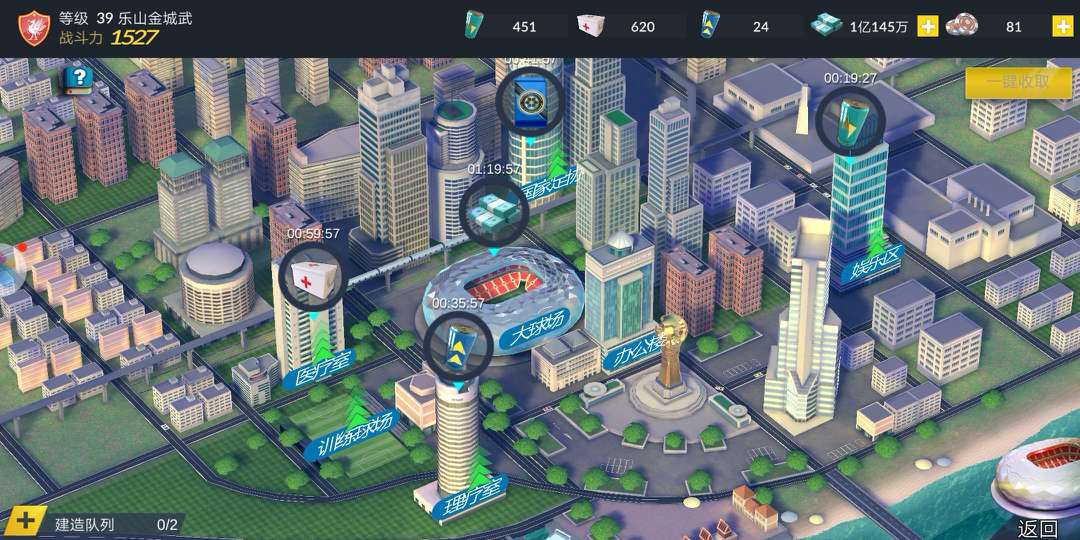The height and width of the screenshot is (540, 1080).
Task: Collect the energy drink bubble timed 00:19:27
Action: coord(850,121)
